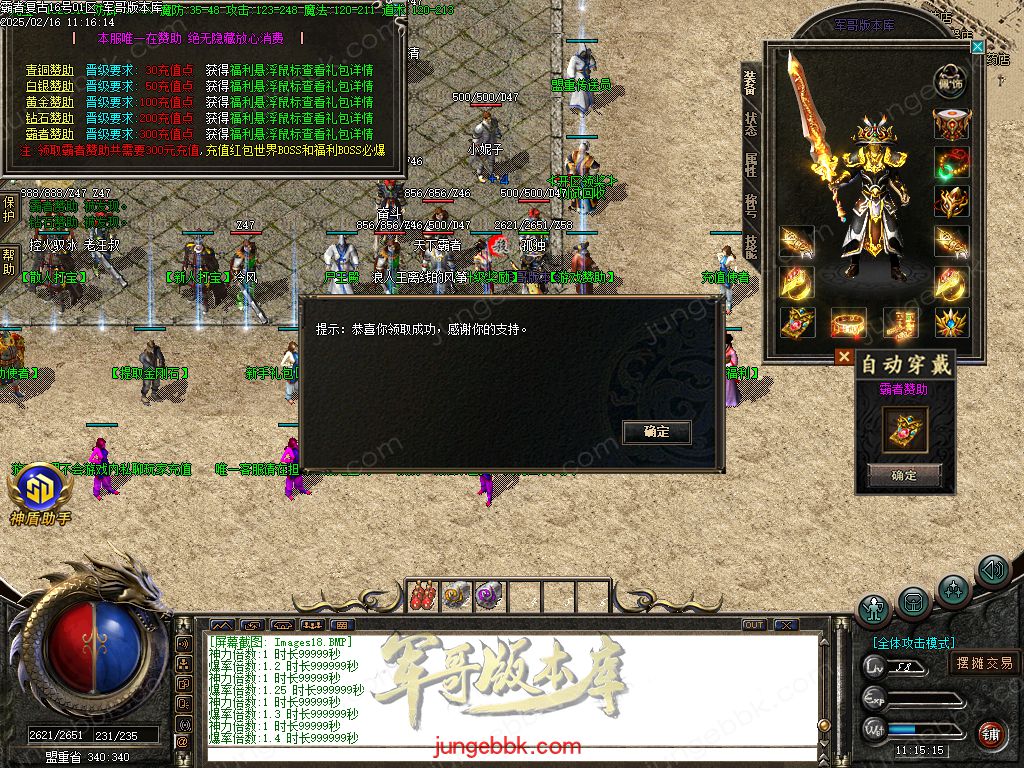
Task: Change the 全体攻击模式 attack mode
Action: pyautogui.click(x=912, y=643)
